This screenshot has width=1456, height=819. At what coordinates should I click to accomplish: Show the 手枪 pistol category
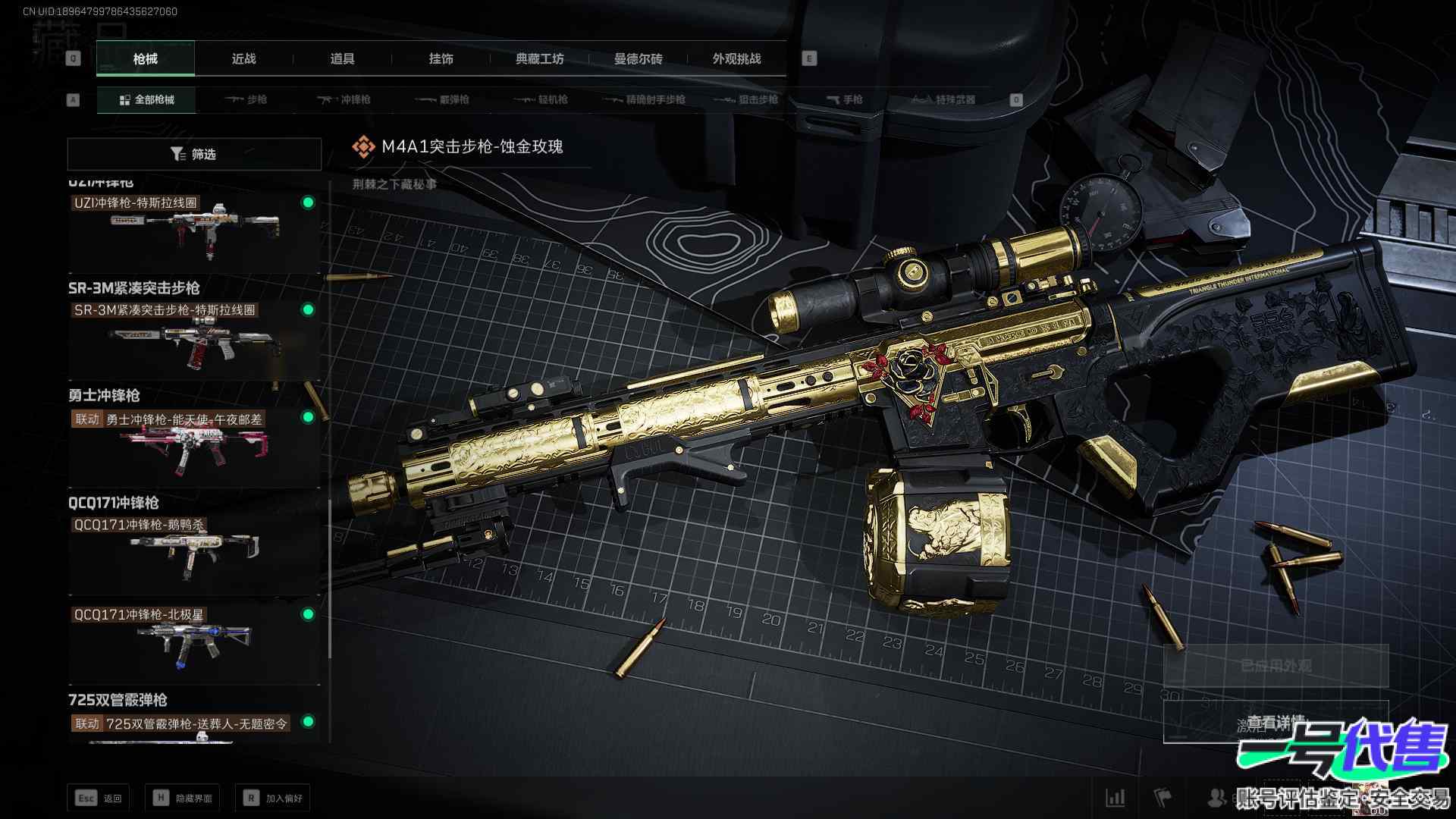pos(845,100)
